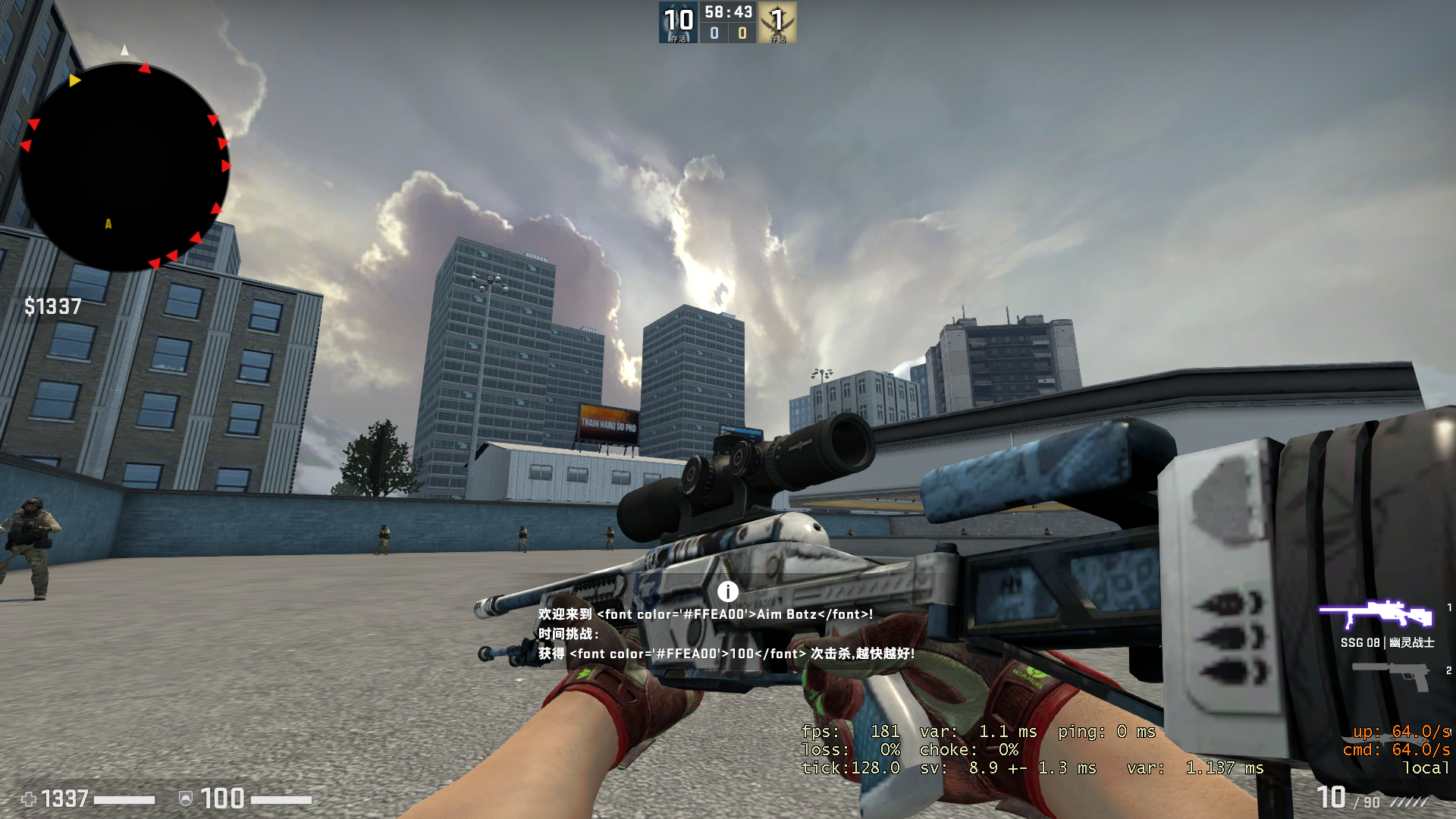
Task: Click the info circle icon above the welcome message
Action: [x=728, y=591]
